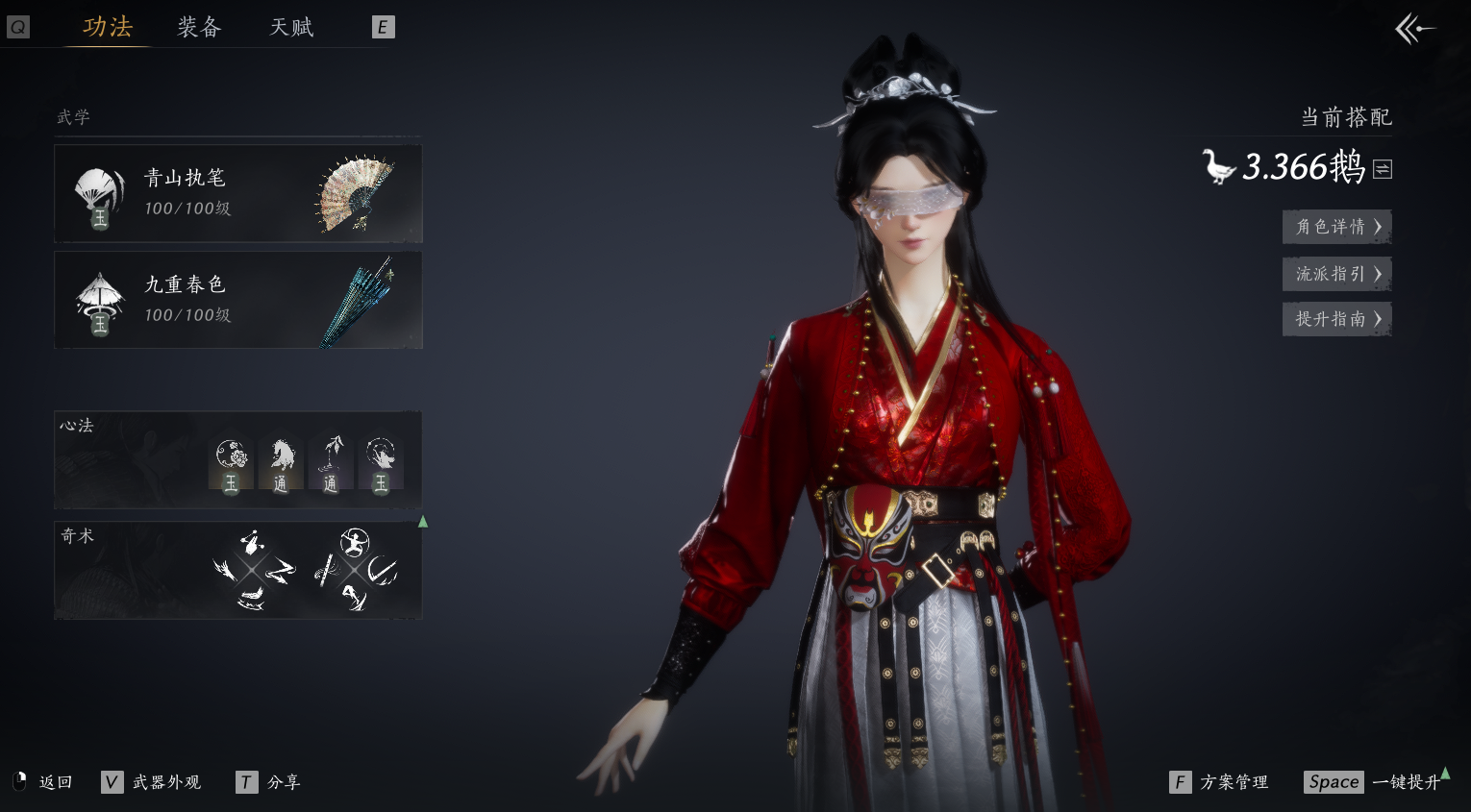Select the 青山执笔 fan martial art
Screen dimensions: 1471x812
(237, 193)
